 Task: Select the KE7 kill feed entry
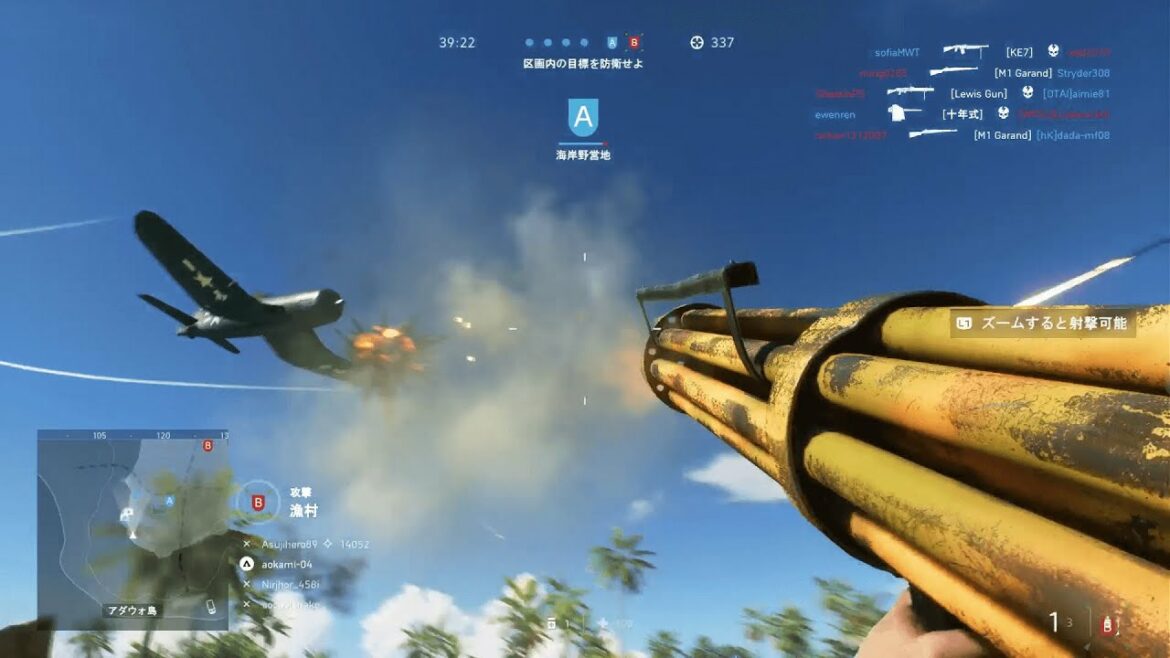click(1019, 52)
